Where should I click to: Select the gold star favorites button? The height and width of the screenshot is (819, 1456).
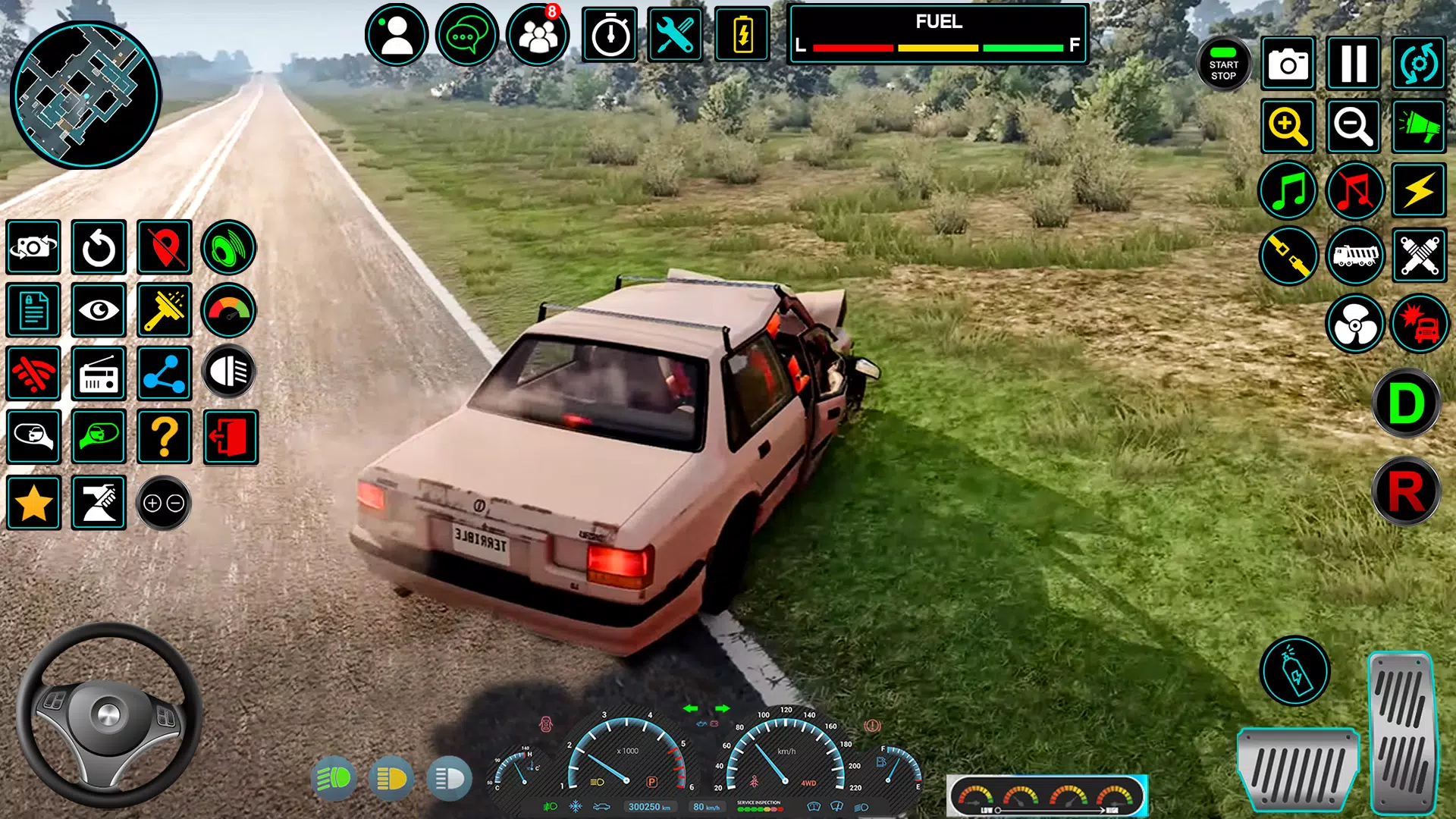point(34,504)
